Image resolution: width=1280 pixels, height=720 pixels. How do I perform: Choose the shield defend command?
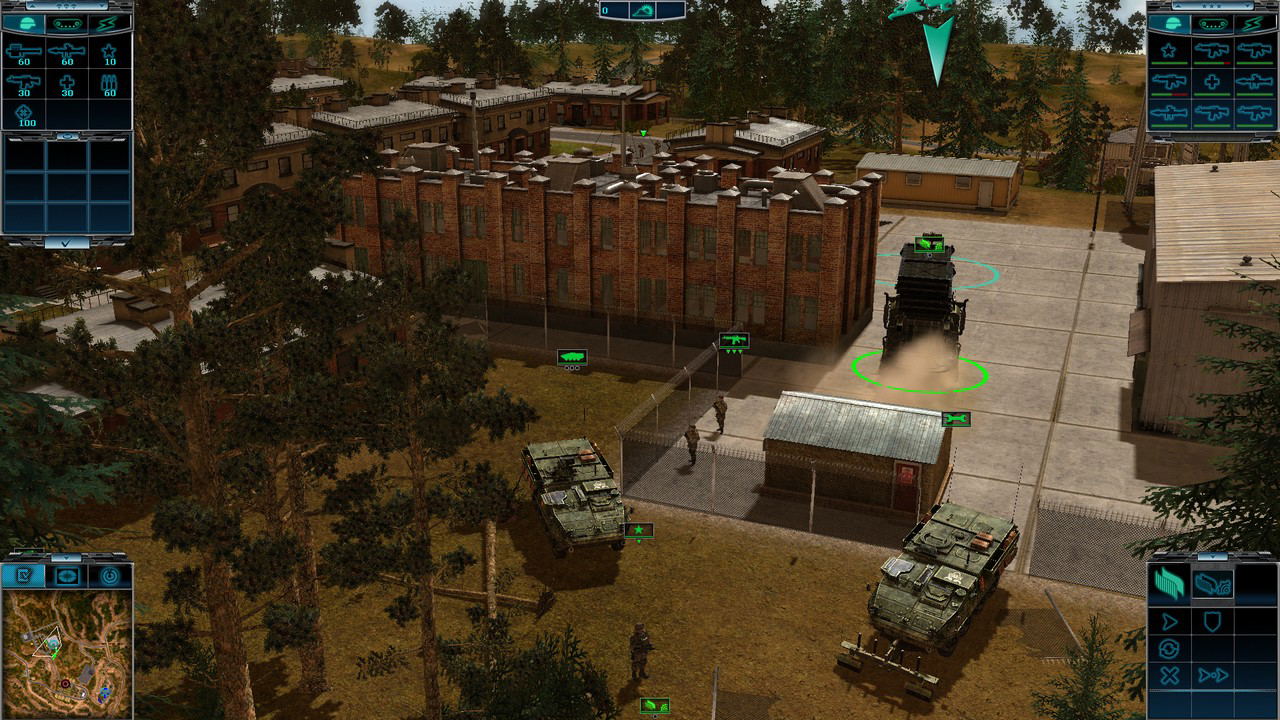coord(1212,621)
